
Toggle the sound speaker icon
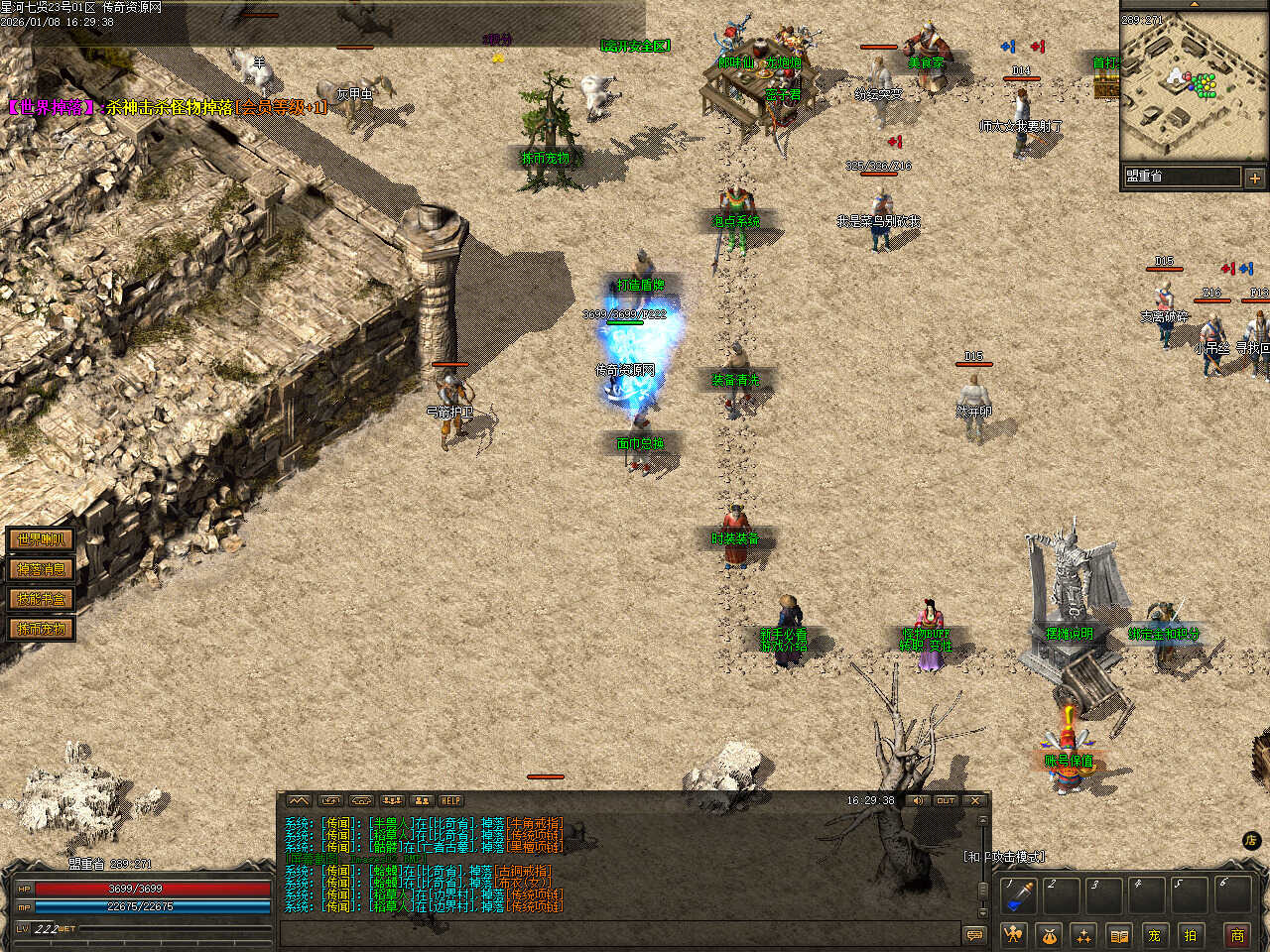pos(918,800)
